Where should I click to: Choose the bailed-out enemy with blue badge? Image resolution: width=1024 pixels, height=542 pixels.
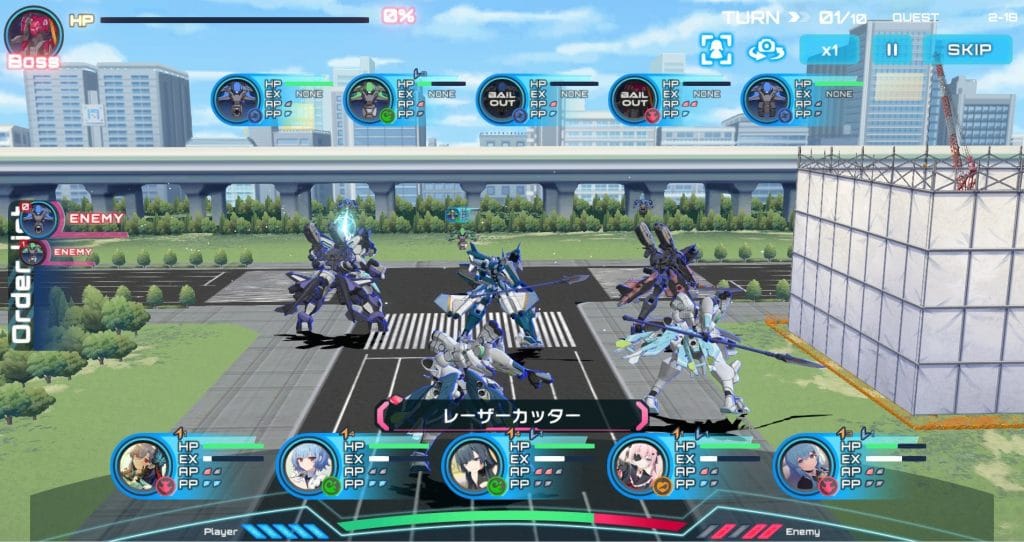501,100
